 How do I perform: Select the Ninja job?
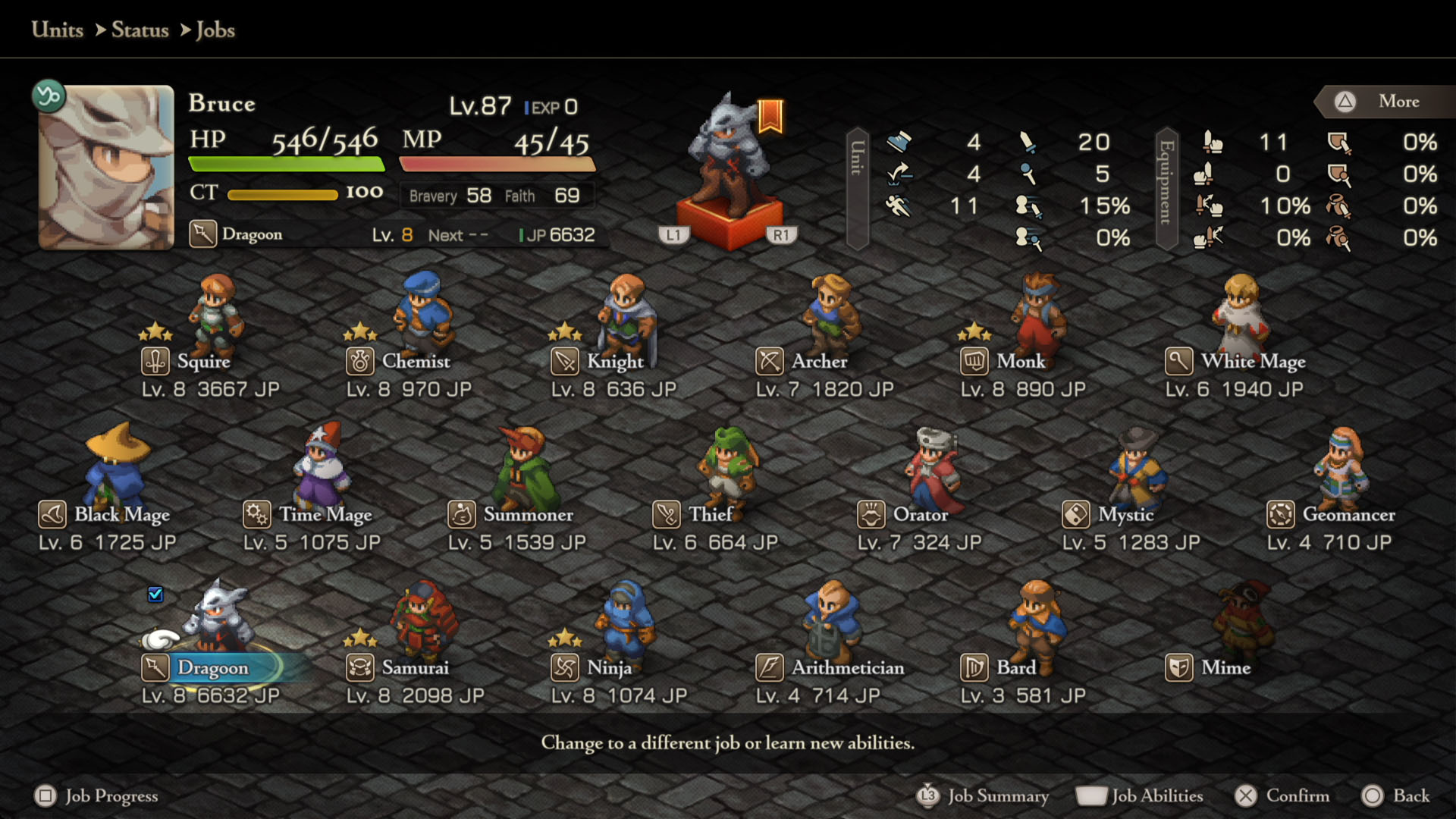609,668
